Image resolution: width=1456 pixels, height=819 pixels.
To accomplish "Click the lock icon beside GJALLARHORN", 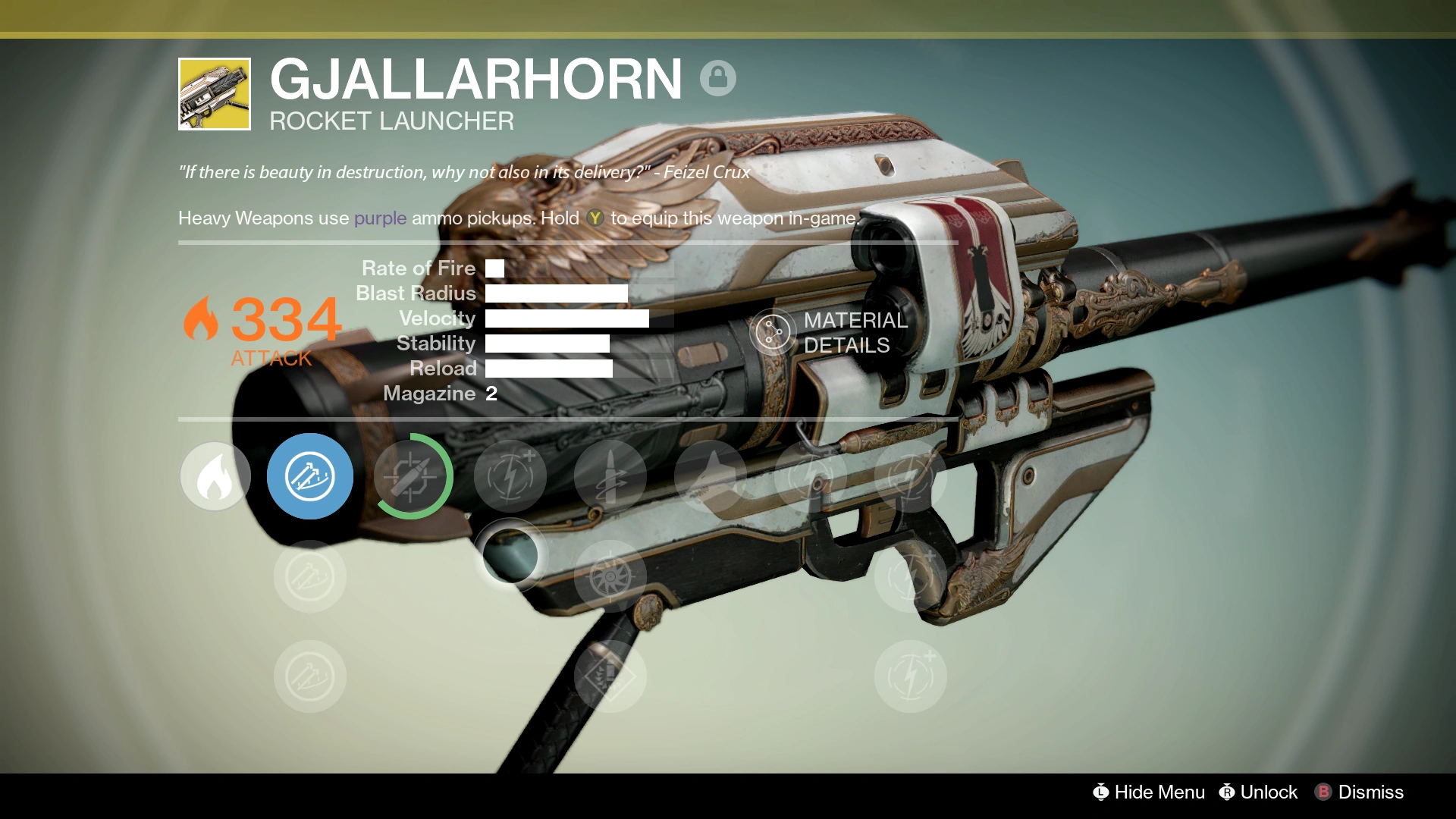I will tap(719, 78).
